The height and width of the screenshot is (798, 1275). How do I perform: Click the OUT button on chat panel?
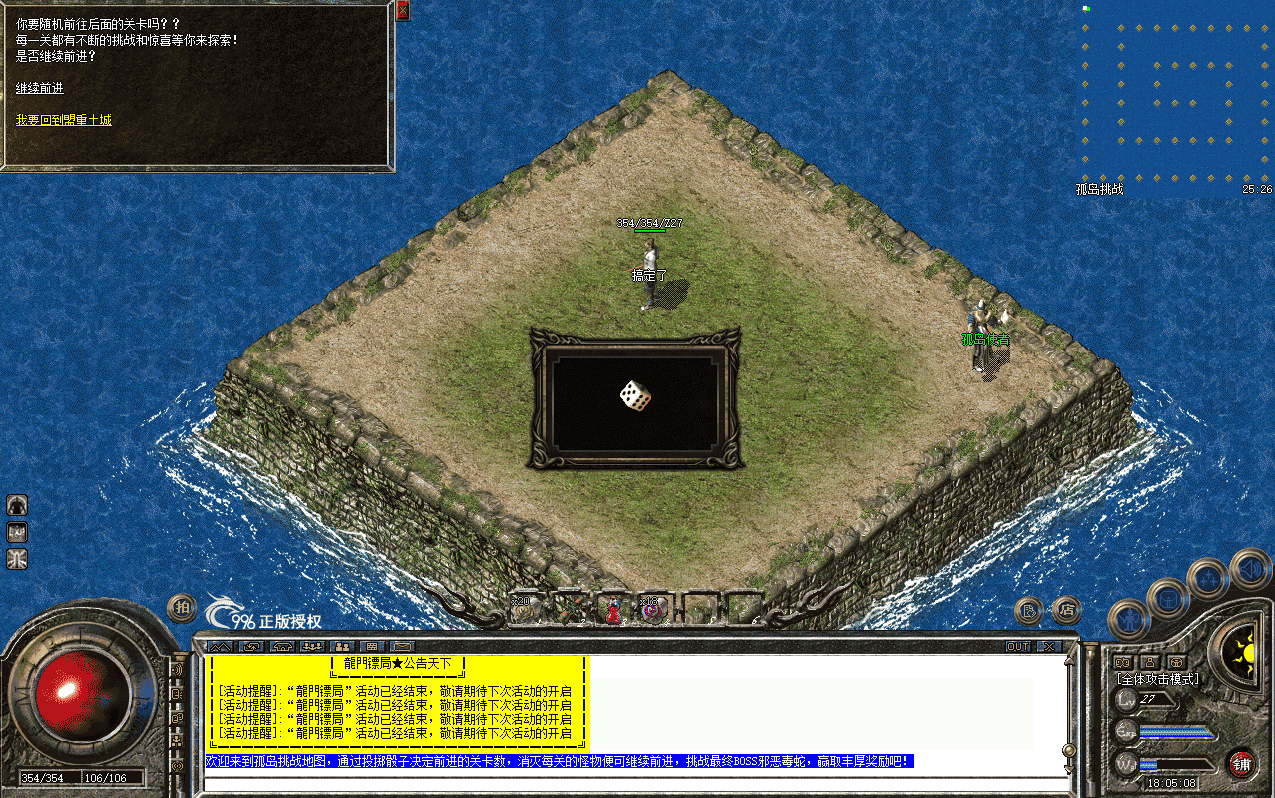1017,647
